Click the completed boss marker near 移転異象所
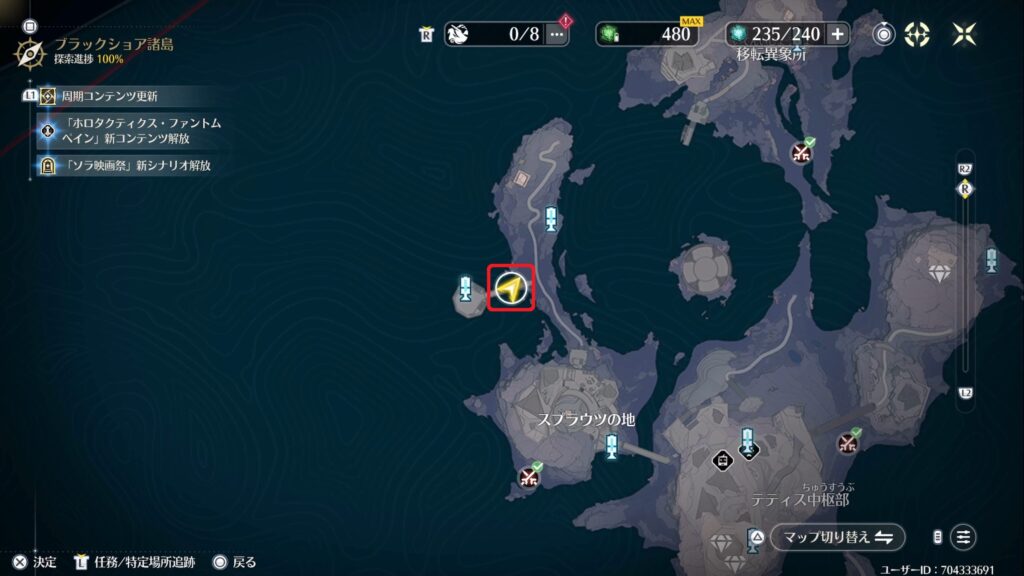 point(802,152)
